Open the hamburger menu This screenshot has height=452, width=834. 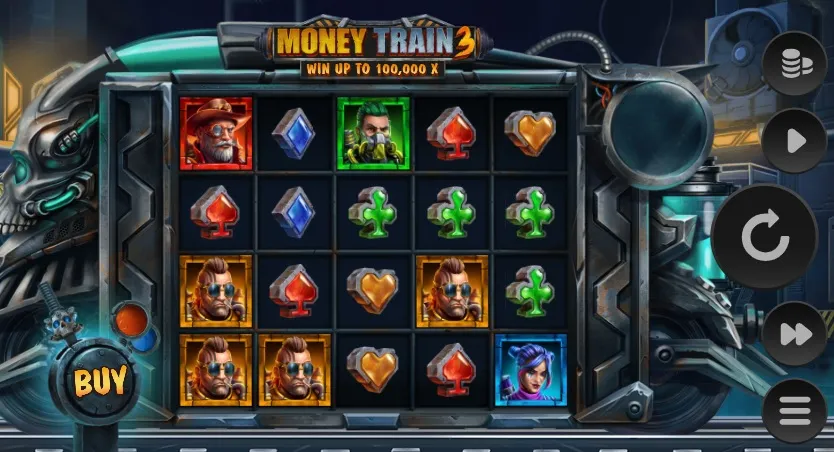click(x=794, y=411)
